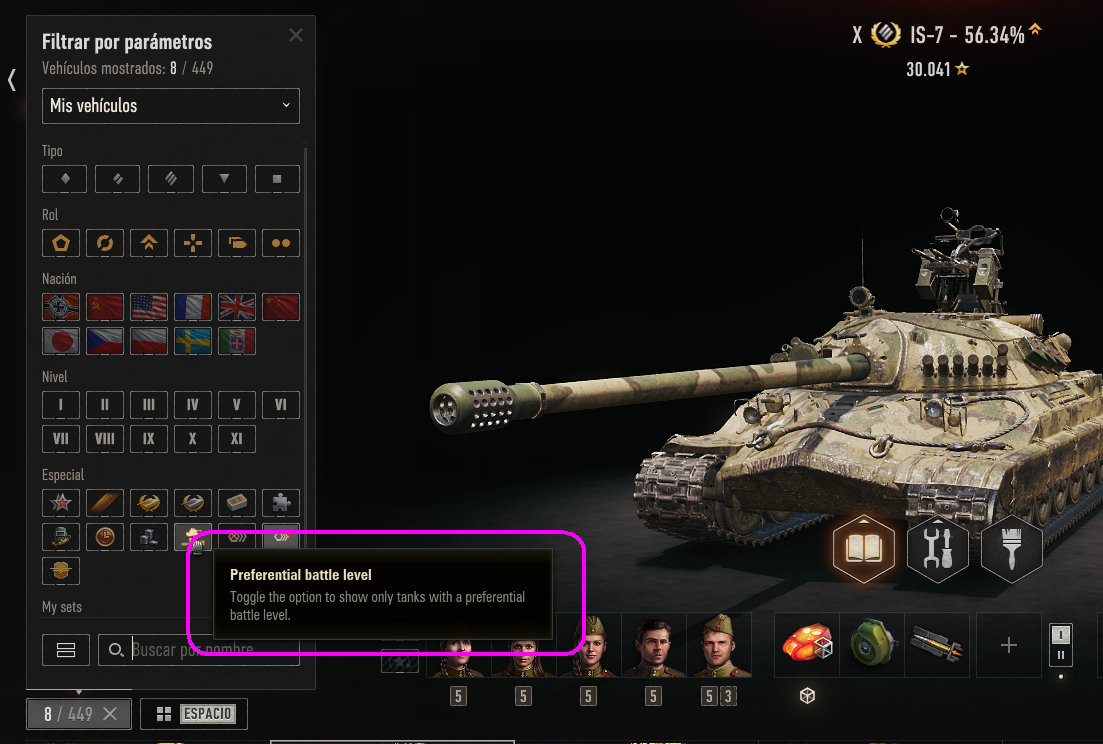Open the paintbrush customization hexagon
This screenshot has width=1103, height=744.
tap(1012, 549)
